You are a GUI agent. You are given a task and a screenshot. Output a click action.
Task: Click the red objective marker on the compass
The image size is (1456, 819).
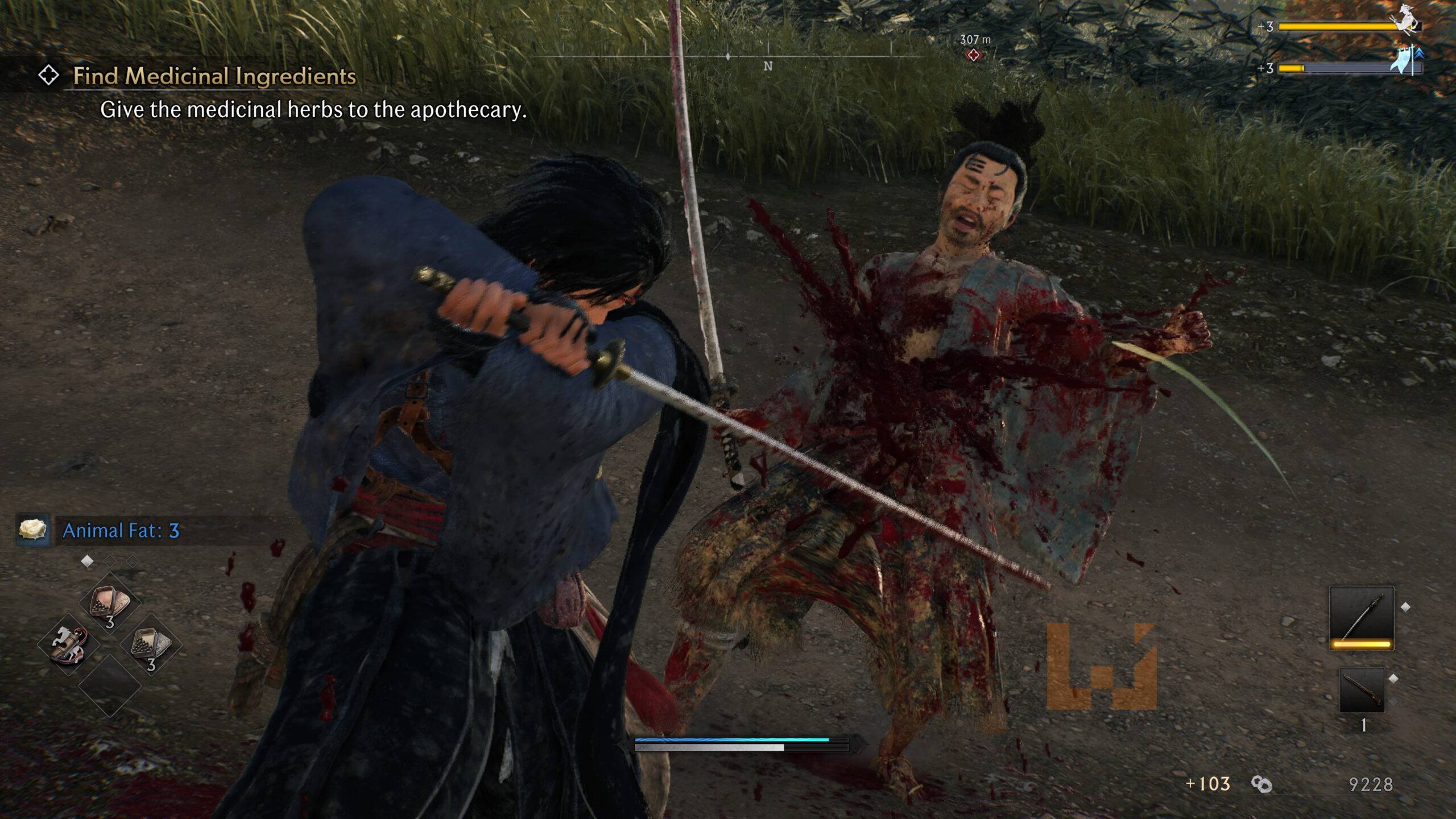click(x=974, y=55)
